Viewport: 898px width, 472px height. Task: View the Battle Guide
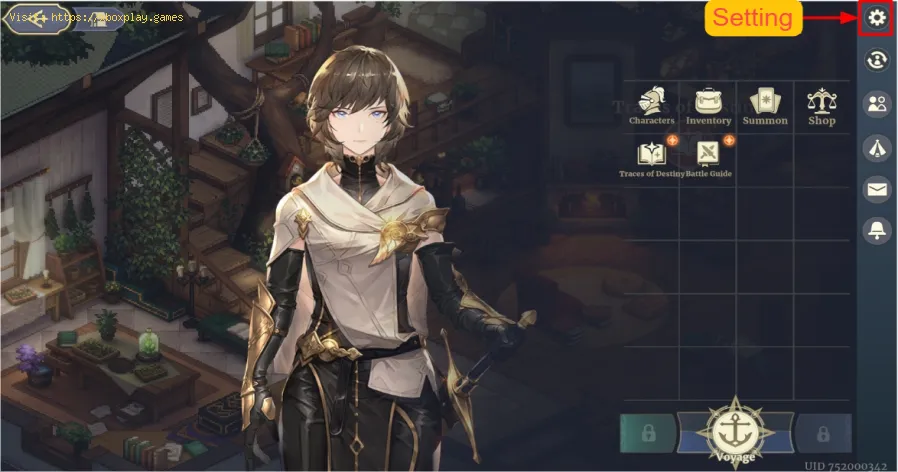click(x=709, y=157)
